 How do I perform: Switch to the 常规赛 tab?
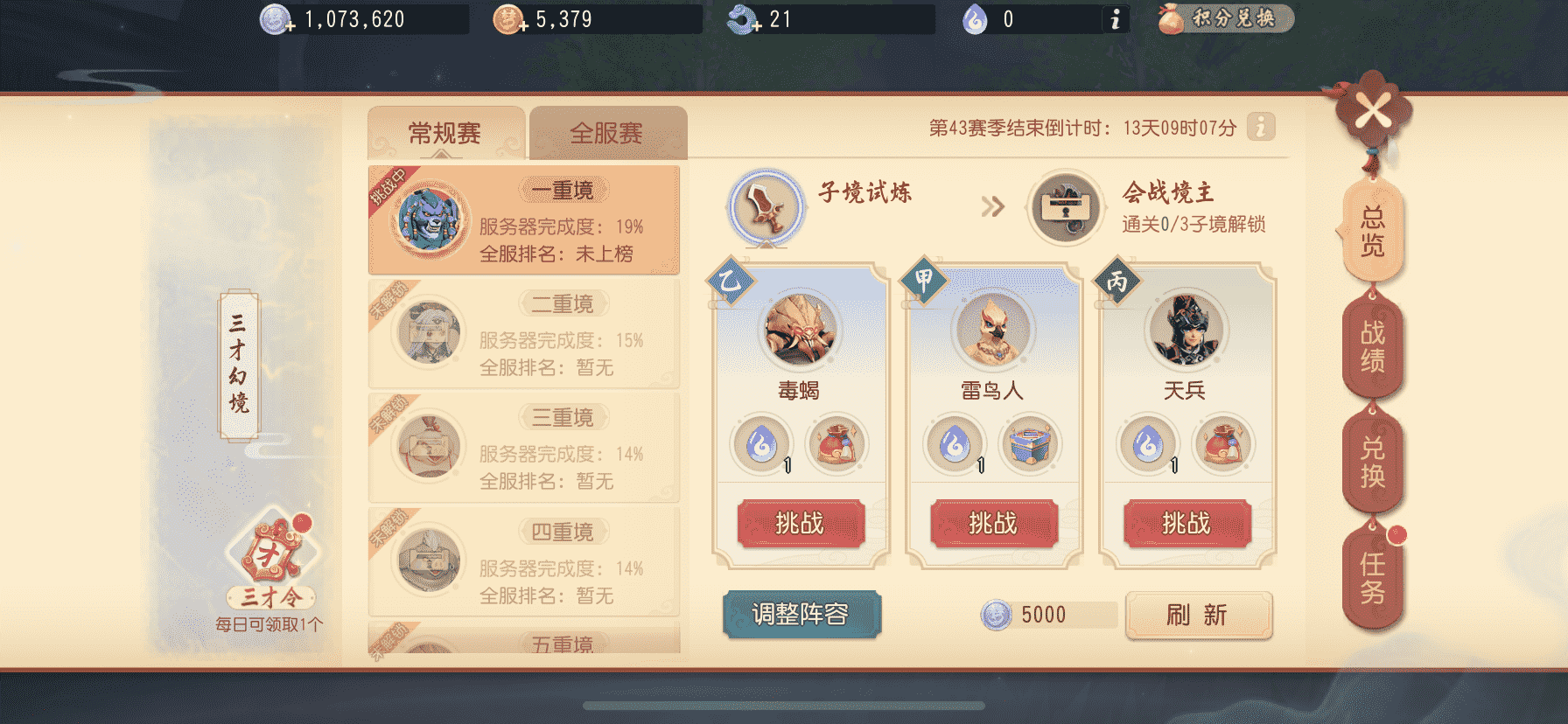click(x=446, y=130)
